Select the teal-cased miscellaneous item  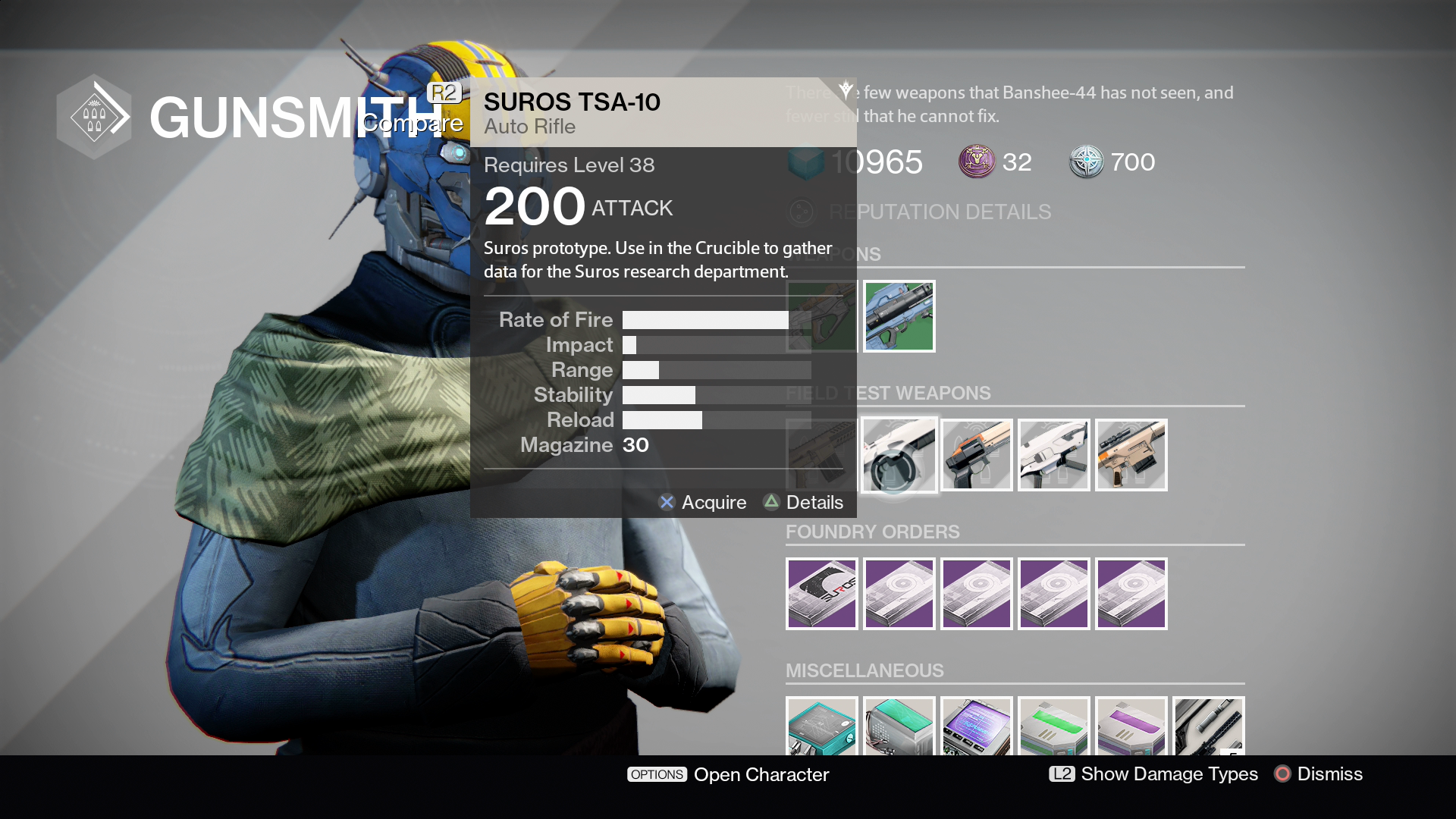(821, 726)
